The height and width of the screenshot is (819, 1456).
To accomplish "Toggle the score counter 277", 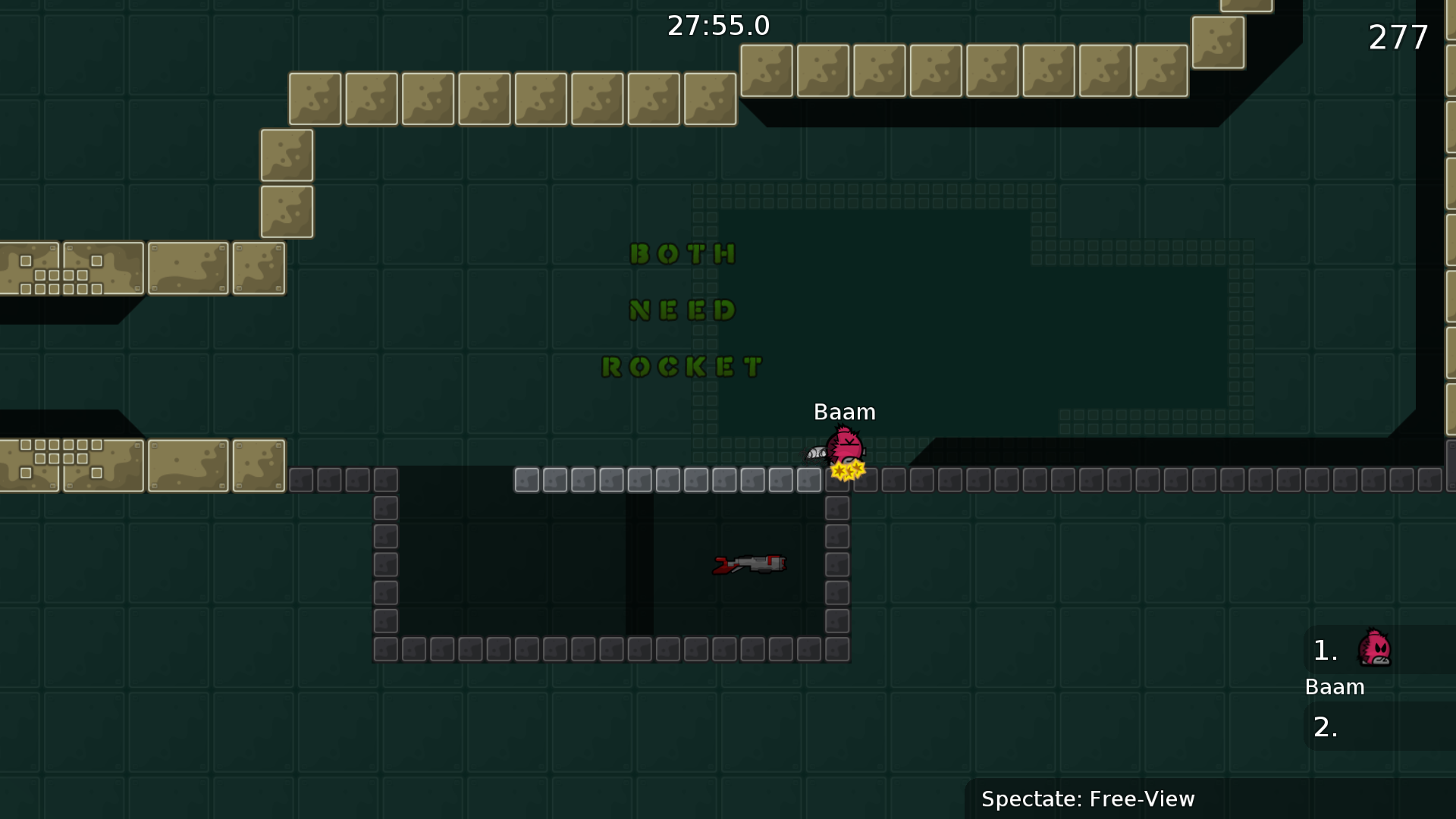I will pos(1398,36).
